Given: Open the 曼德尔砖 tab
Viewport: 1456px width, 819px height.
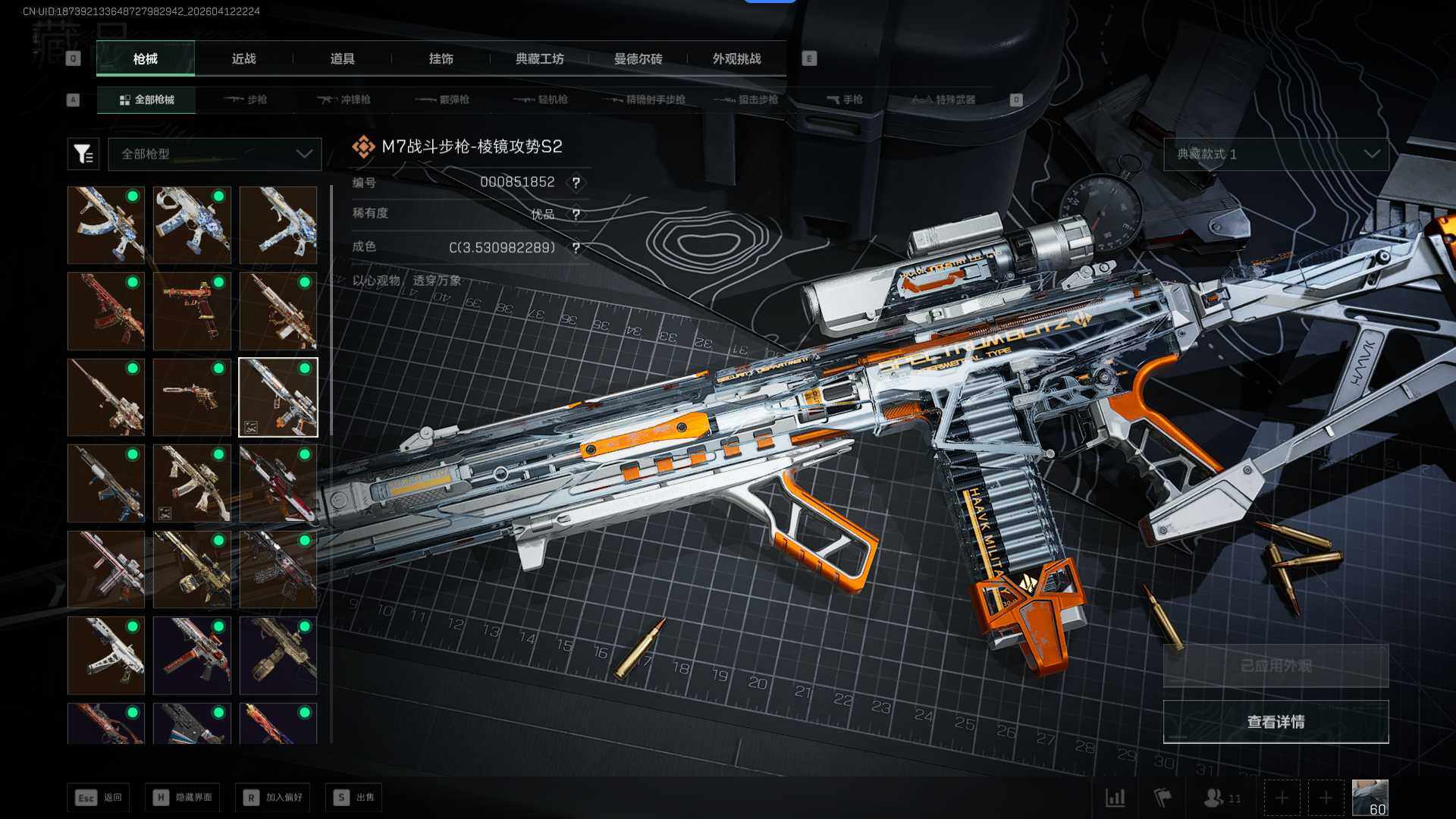Looking at the screenshot, I should pos(638,59).
